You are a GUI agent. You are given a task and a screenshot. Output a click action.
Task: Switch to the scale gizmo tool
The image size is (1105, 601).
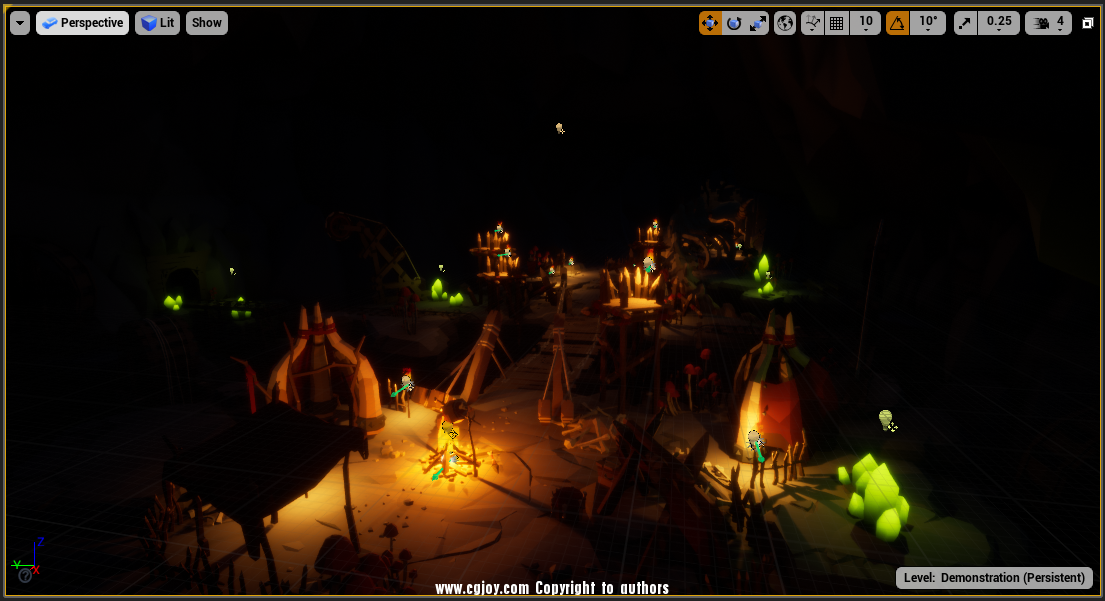click(758, 23)
